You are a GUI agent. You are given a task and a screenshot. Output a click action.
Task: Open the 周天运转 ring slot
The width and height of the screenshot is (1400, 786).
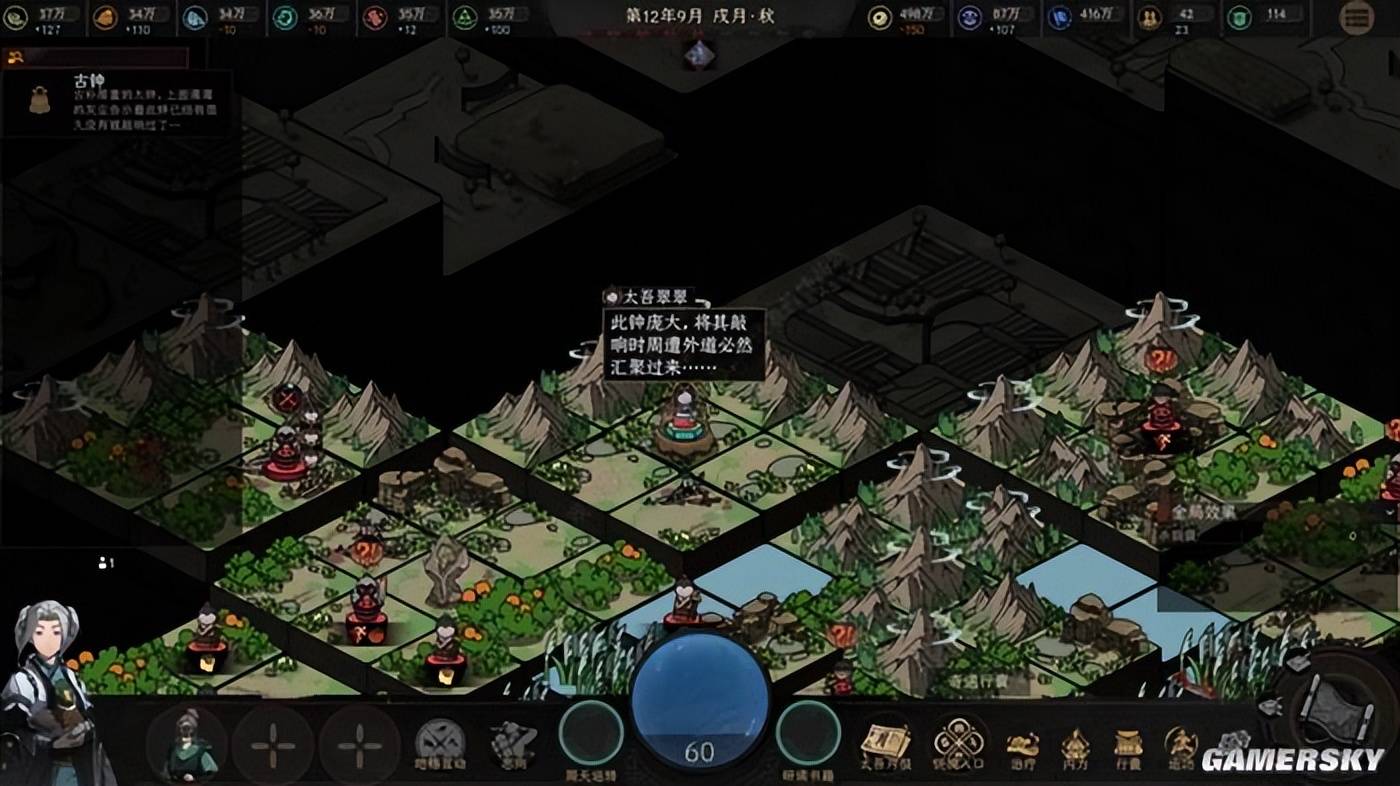591,735
